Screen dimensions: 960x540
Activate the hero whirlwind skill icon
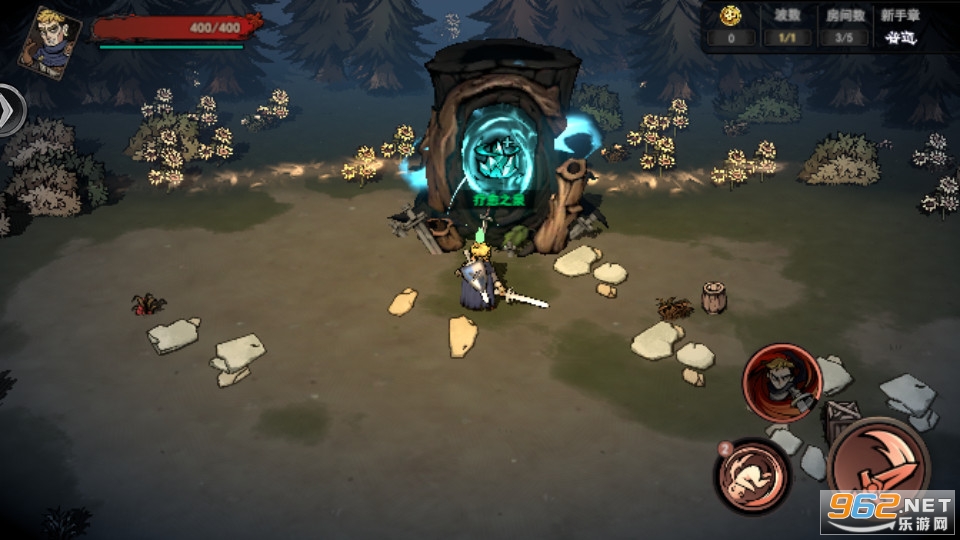pos(781,381)
